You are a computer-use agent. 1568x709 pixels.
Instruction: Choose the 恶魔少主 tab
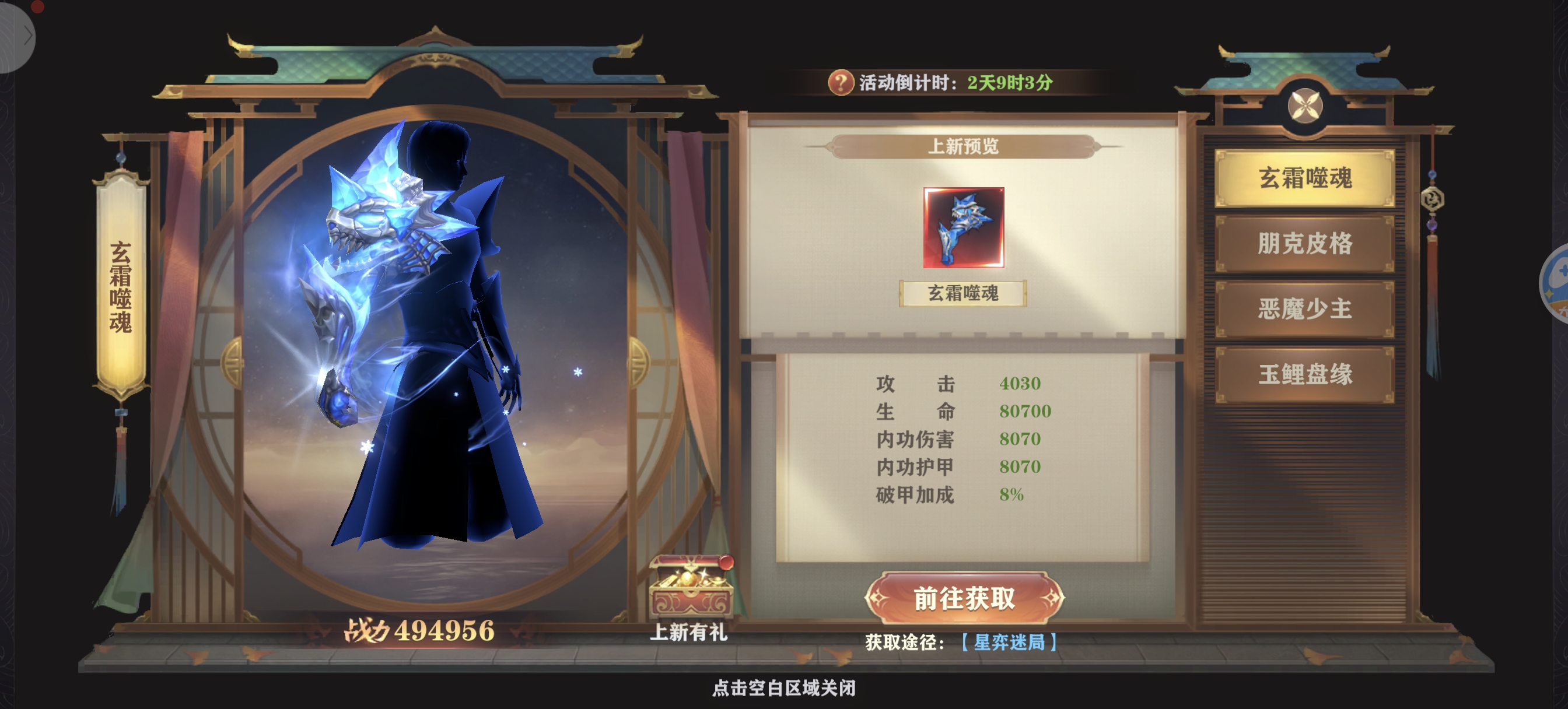(x=1304, y=308)
